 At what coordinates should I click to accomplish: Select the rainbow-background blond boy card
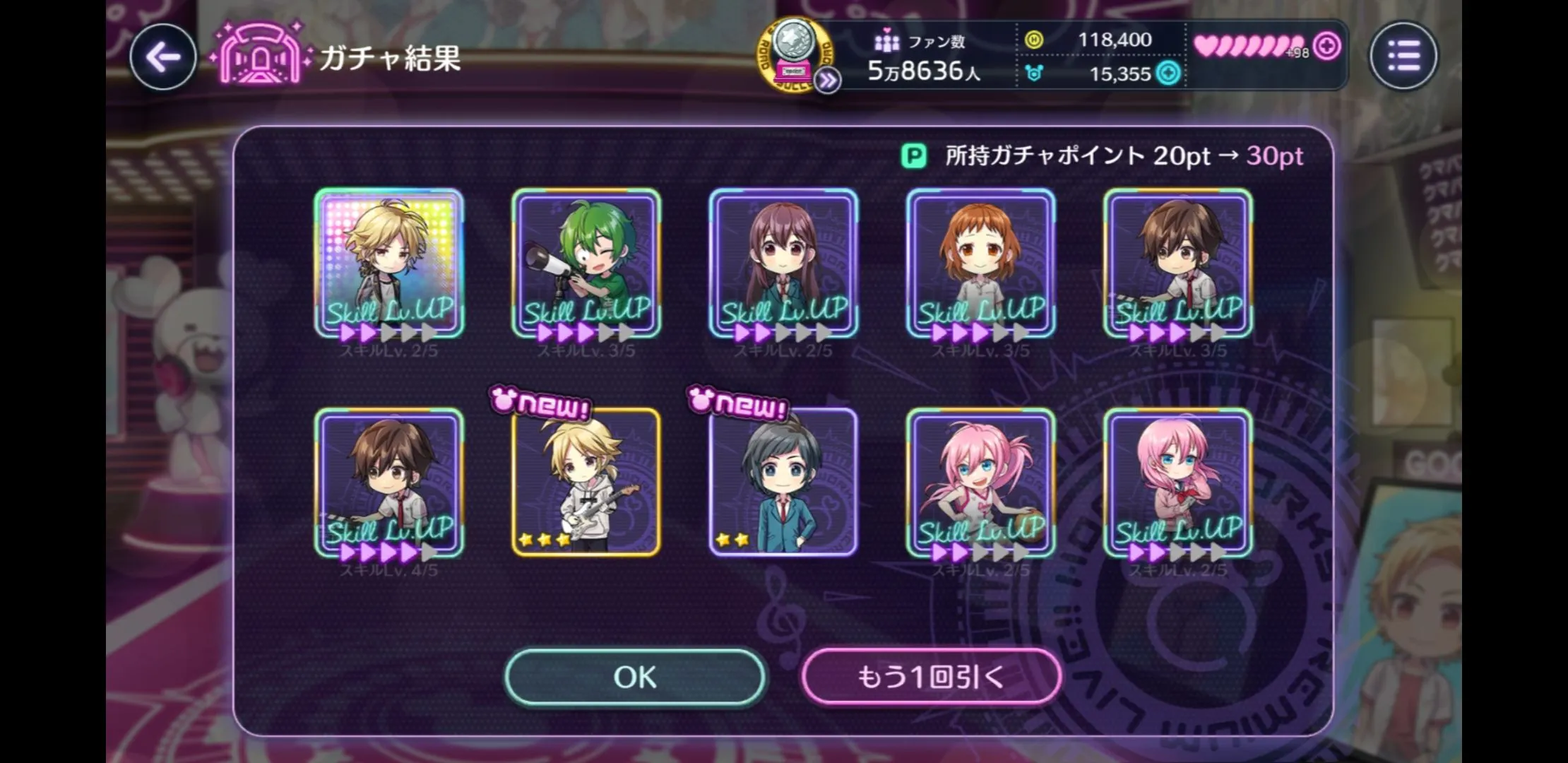[389, 263]
